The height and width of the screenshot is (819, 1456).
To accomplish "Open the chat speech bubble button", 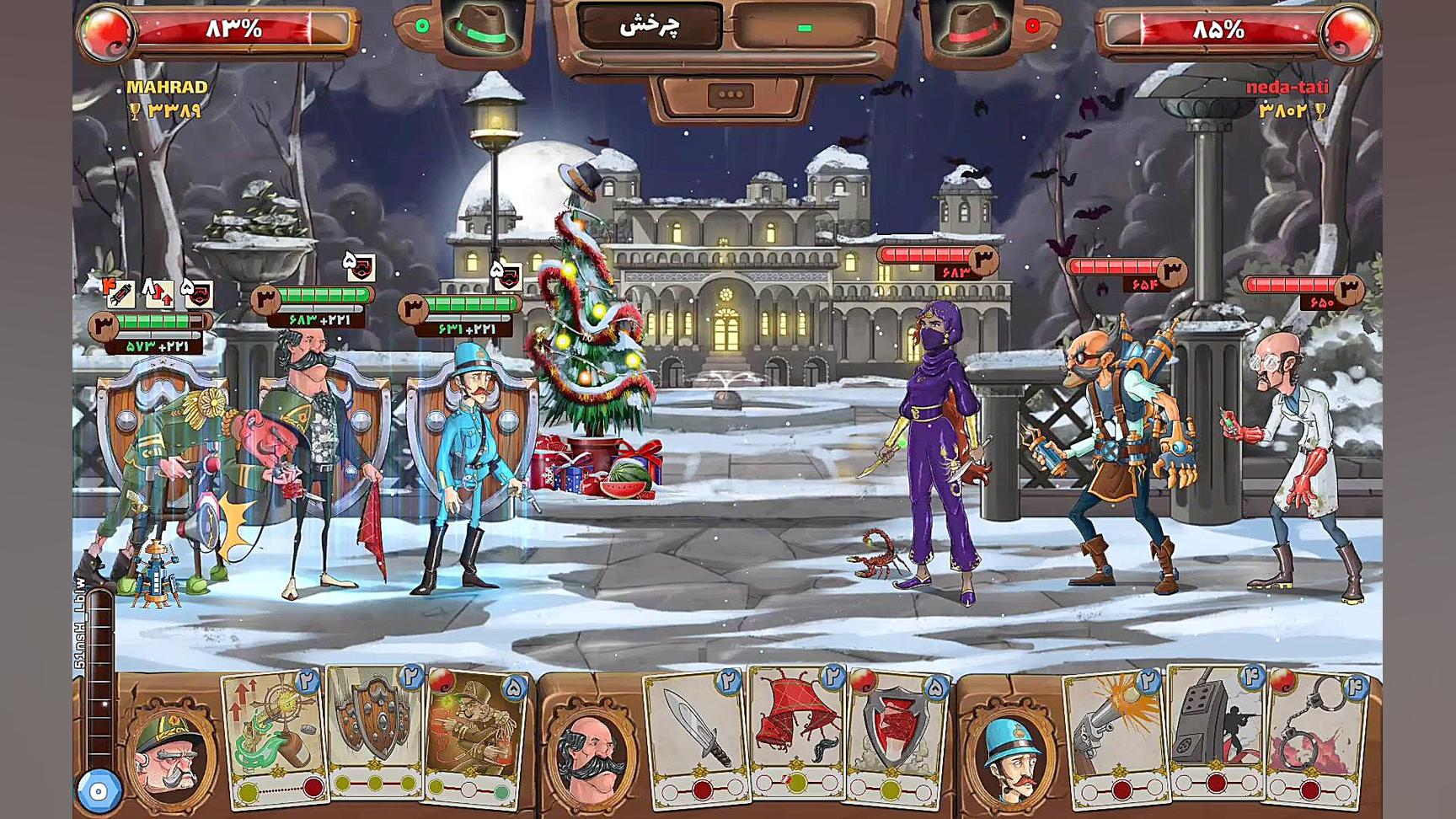I will [730, 95].
